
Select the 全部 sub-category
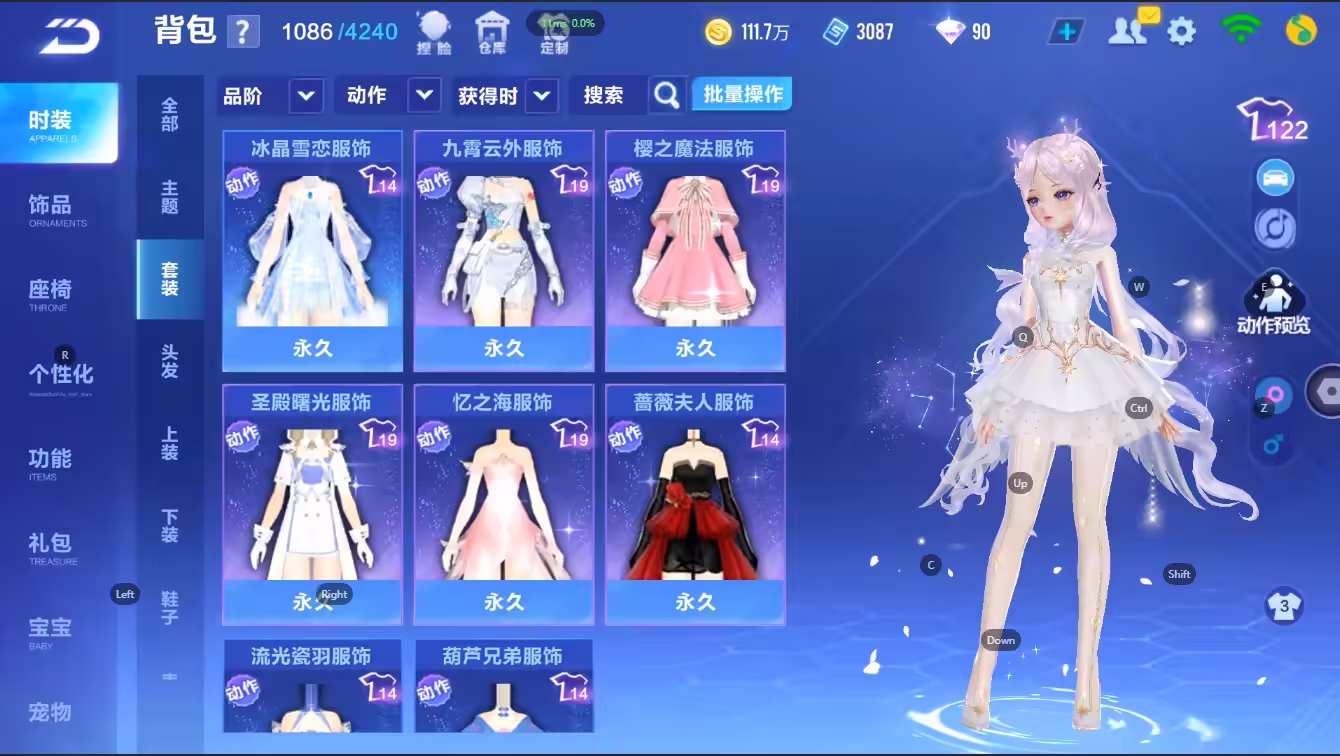[170, 114]
